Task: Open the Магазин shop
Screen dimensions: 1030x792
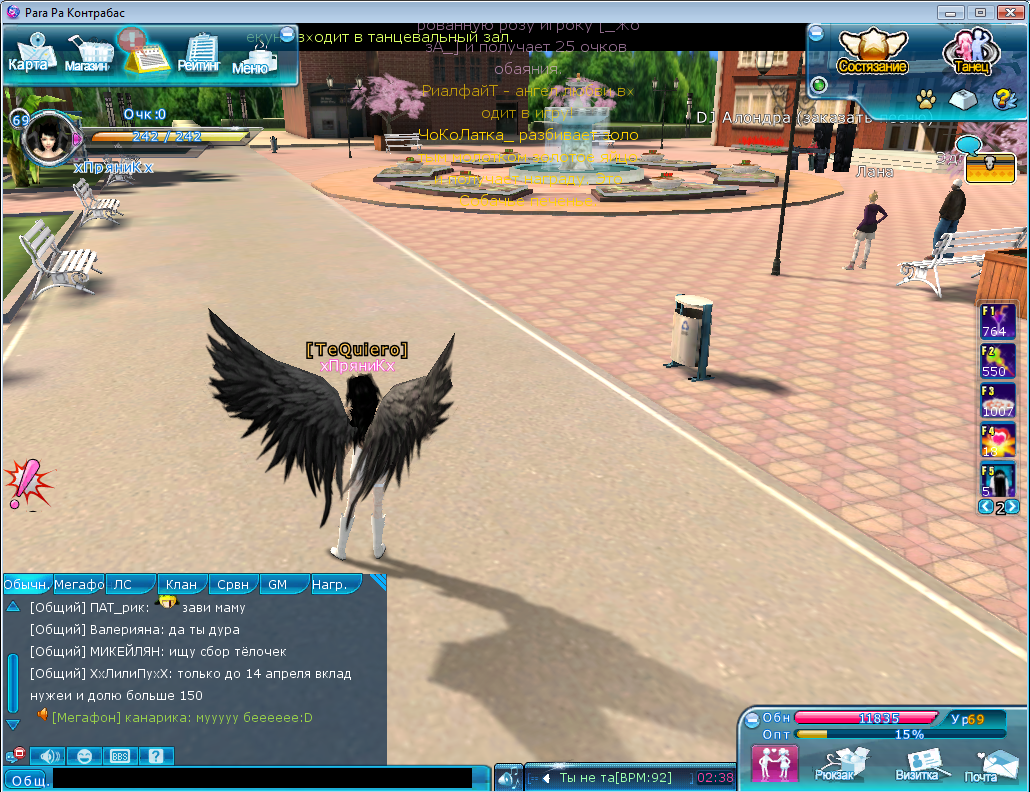Action: click(88, 54)
